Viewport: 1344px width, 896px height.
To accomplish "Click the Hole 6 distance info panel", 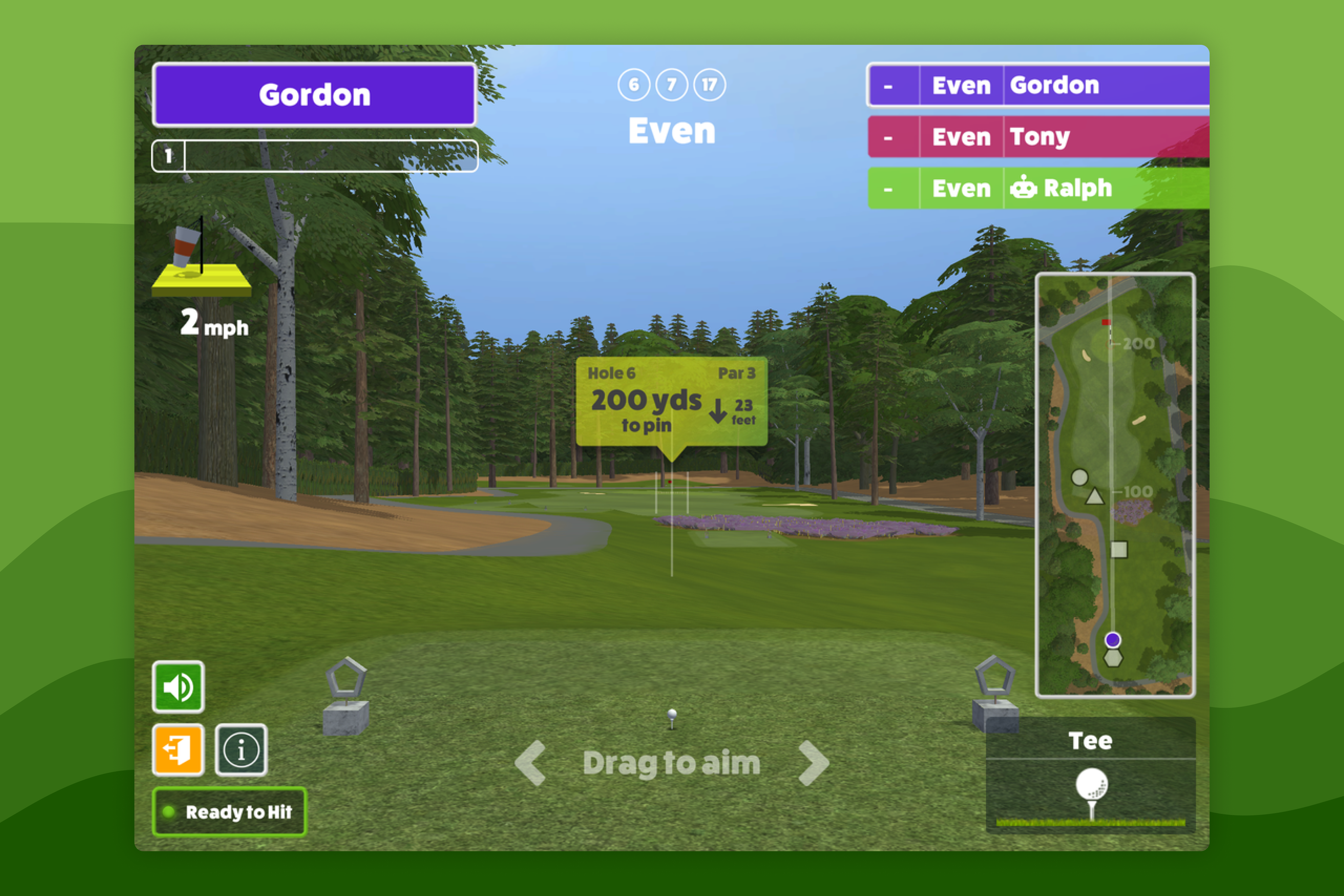I will pos(671,401).
